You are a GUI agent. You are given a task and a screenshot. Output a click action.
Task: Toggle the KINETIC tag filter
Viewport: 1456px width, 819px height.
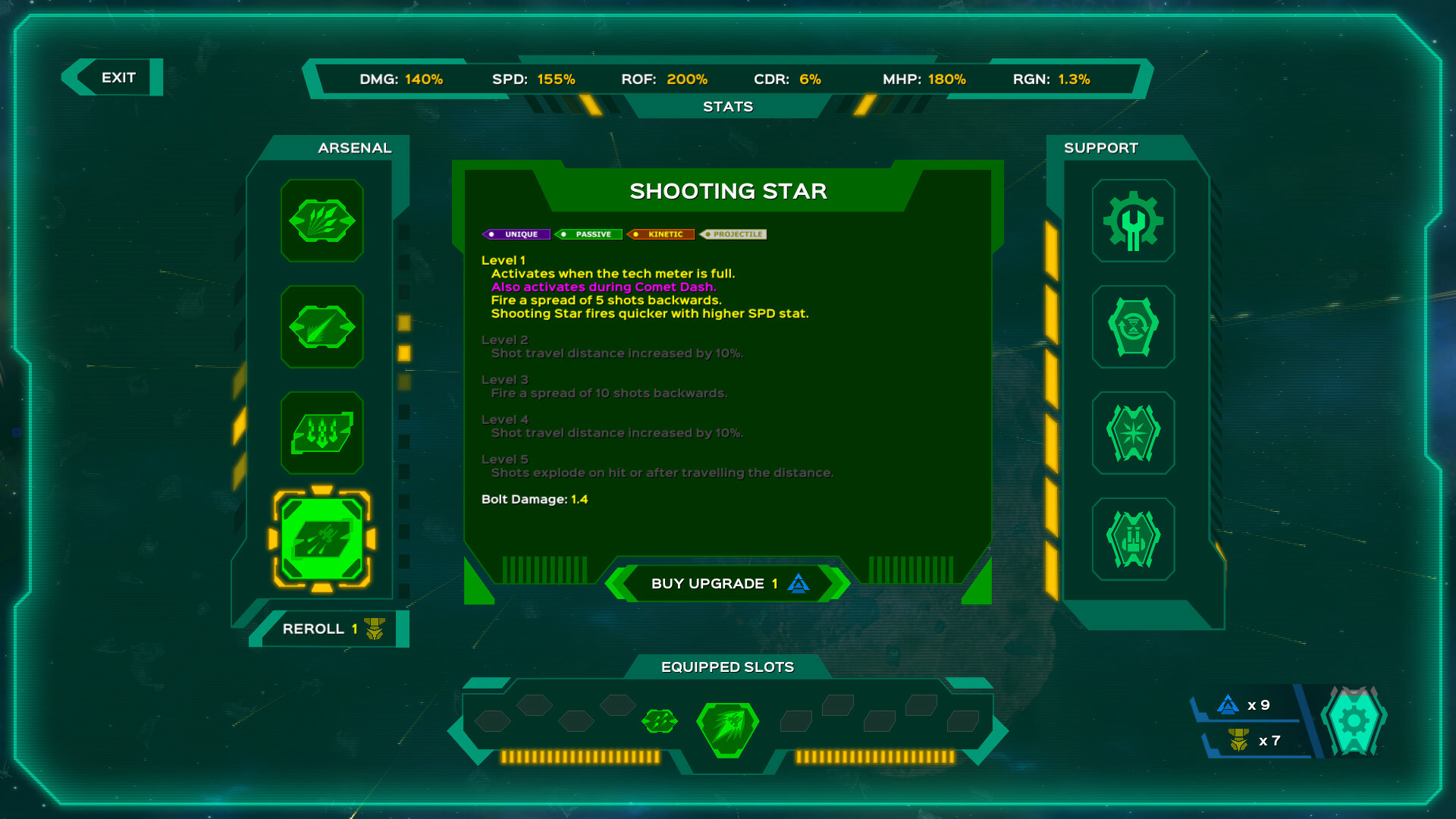coord(661,234)
